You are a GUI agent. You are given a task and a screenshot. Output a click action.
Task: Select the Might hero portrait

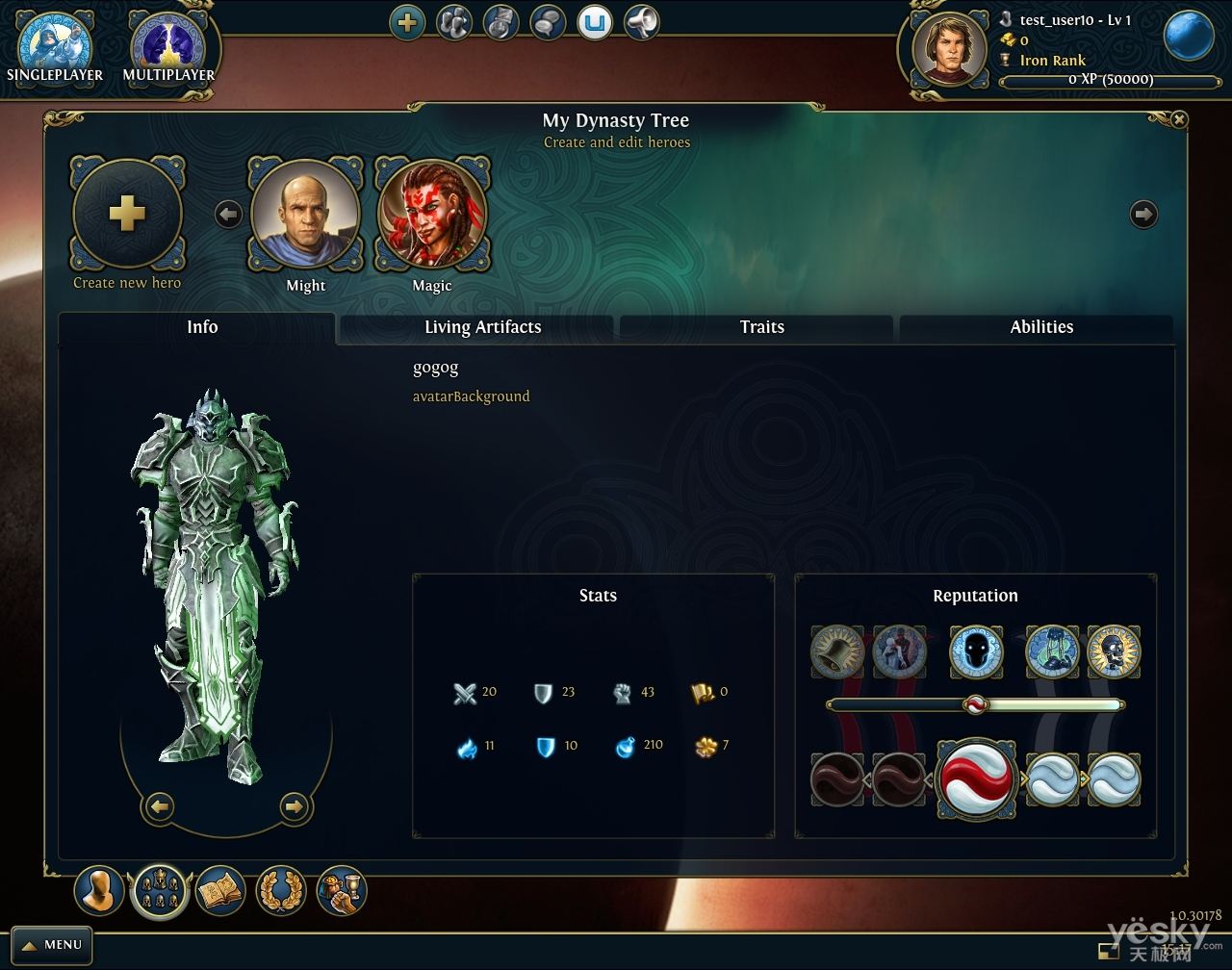point(306,215)
